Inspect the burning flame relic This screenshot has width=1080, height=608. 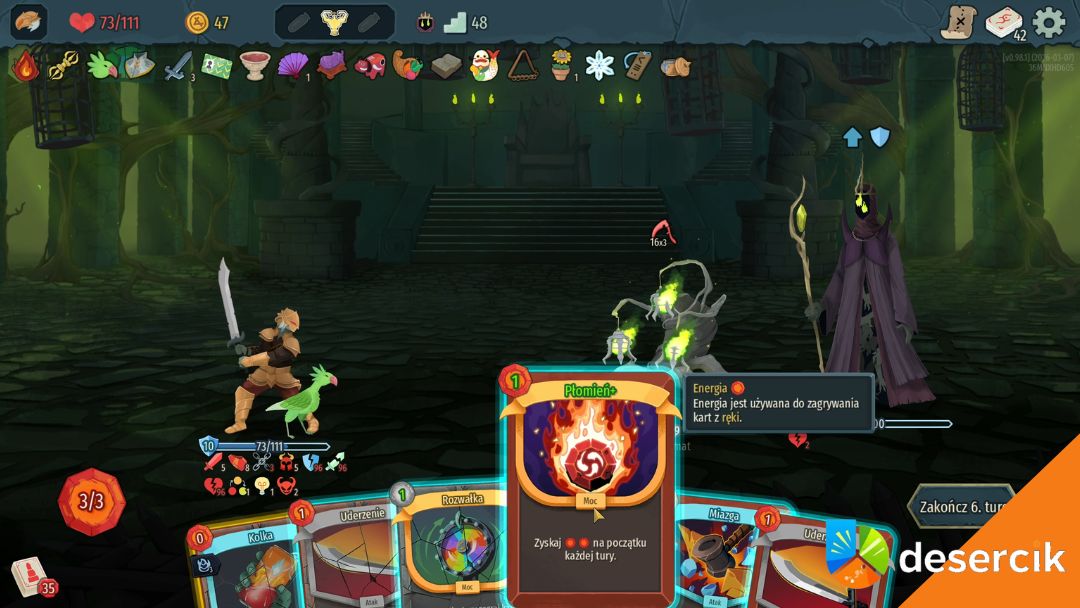click(25, 66)
